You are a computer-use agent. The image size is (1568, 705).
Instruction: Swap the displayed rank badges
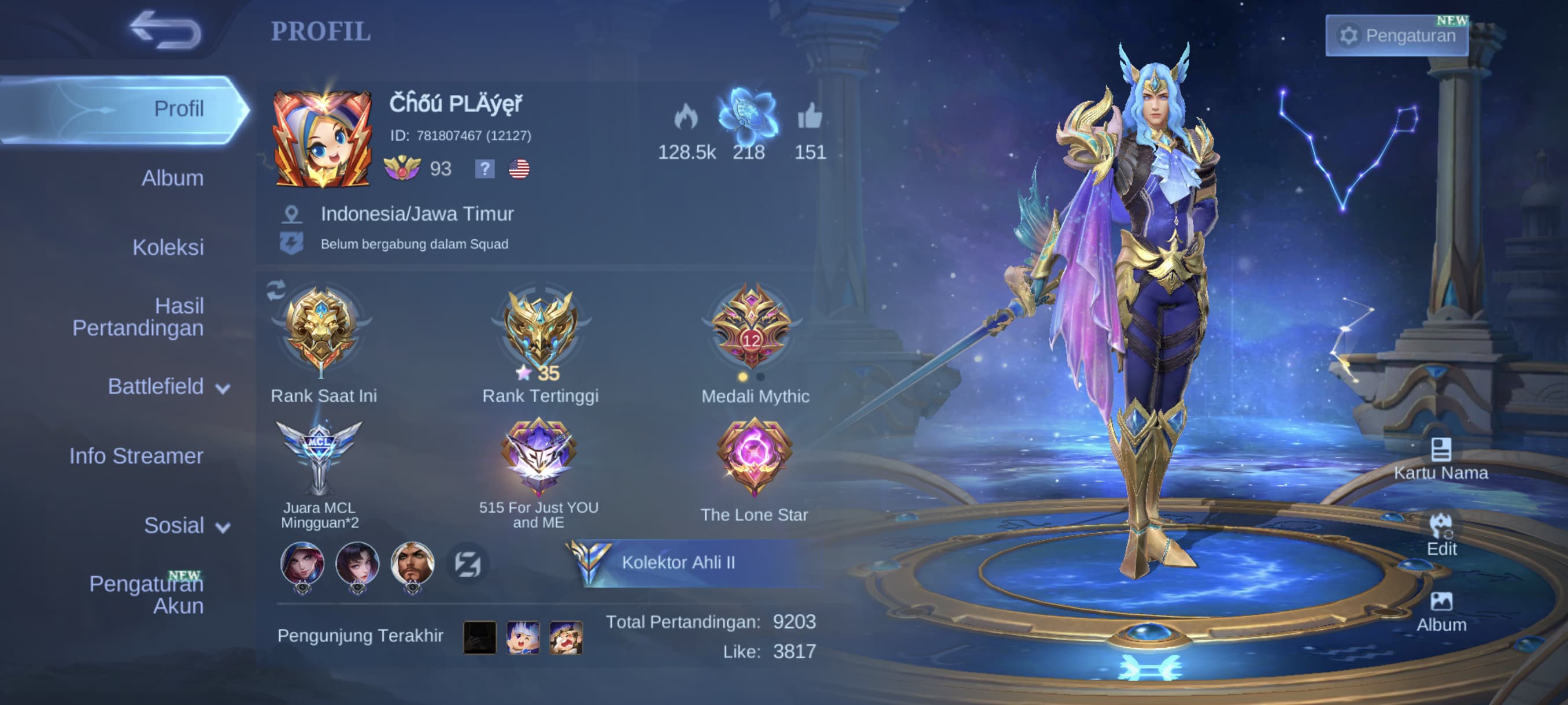pos(276,290)
